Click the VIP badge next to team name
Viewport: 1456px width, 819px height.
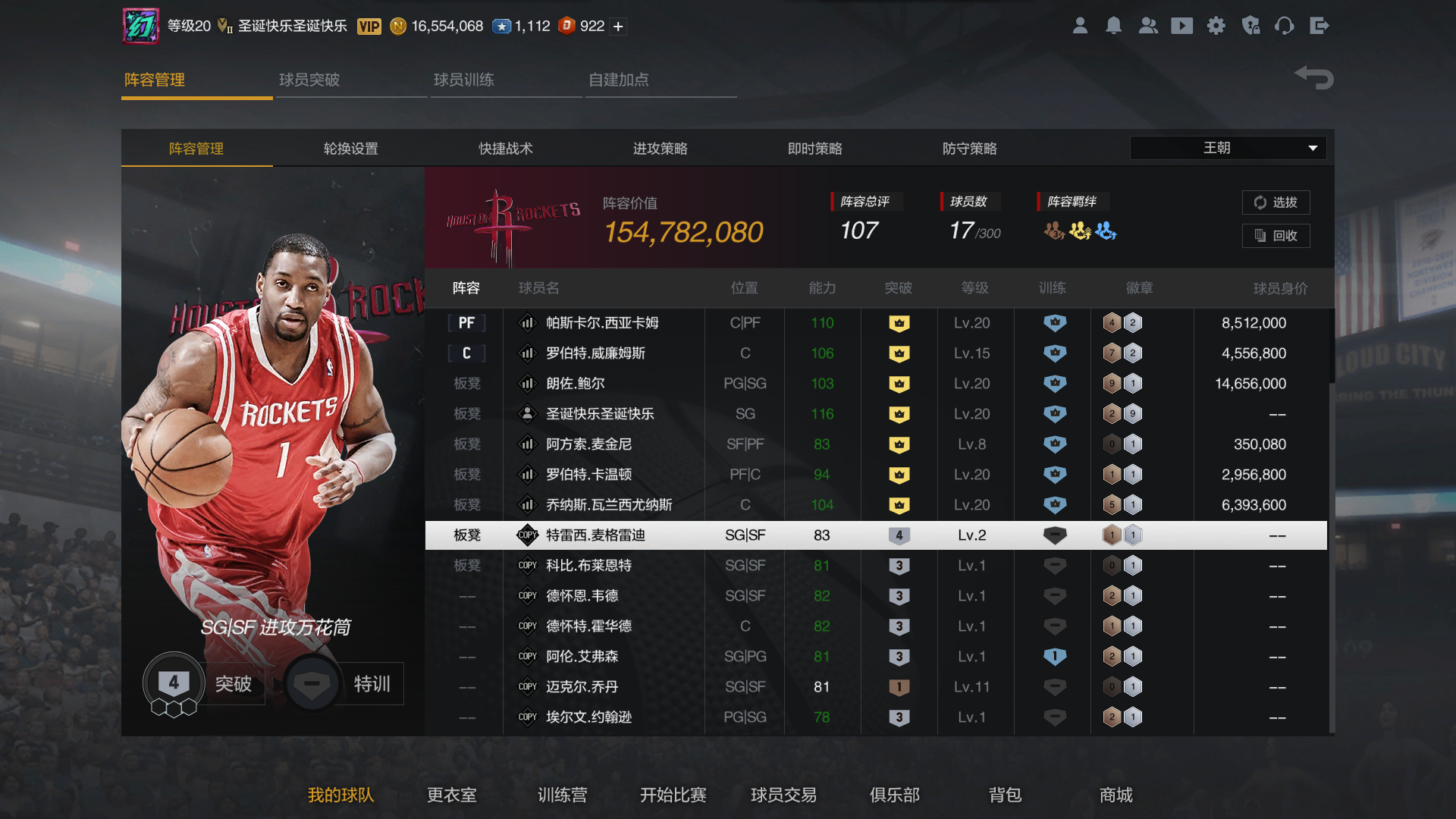click(369, 26)
